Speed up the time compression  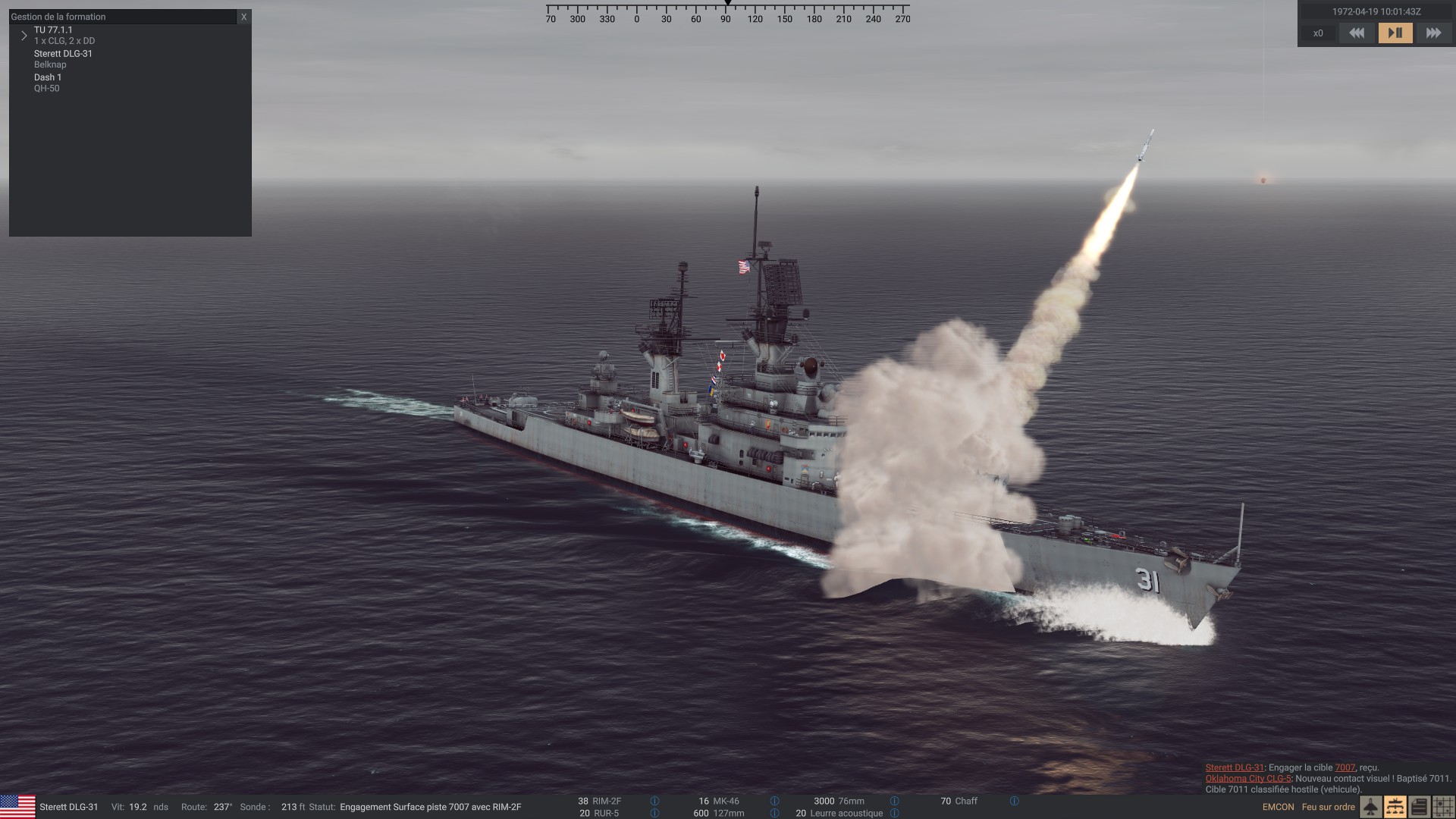click(x=1433, y=33)
